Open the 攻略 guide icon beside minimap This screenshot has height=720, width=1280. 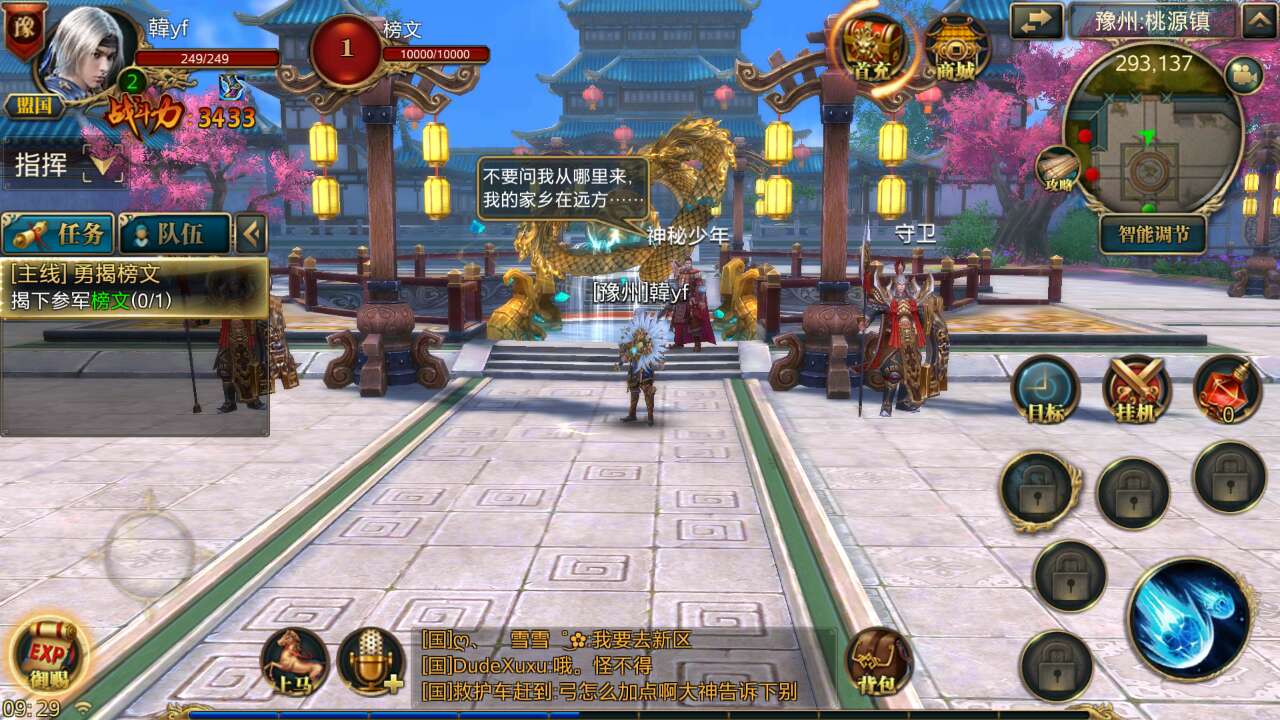pyautogui.click(x=1058, y=170)
